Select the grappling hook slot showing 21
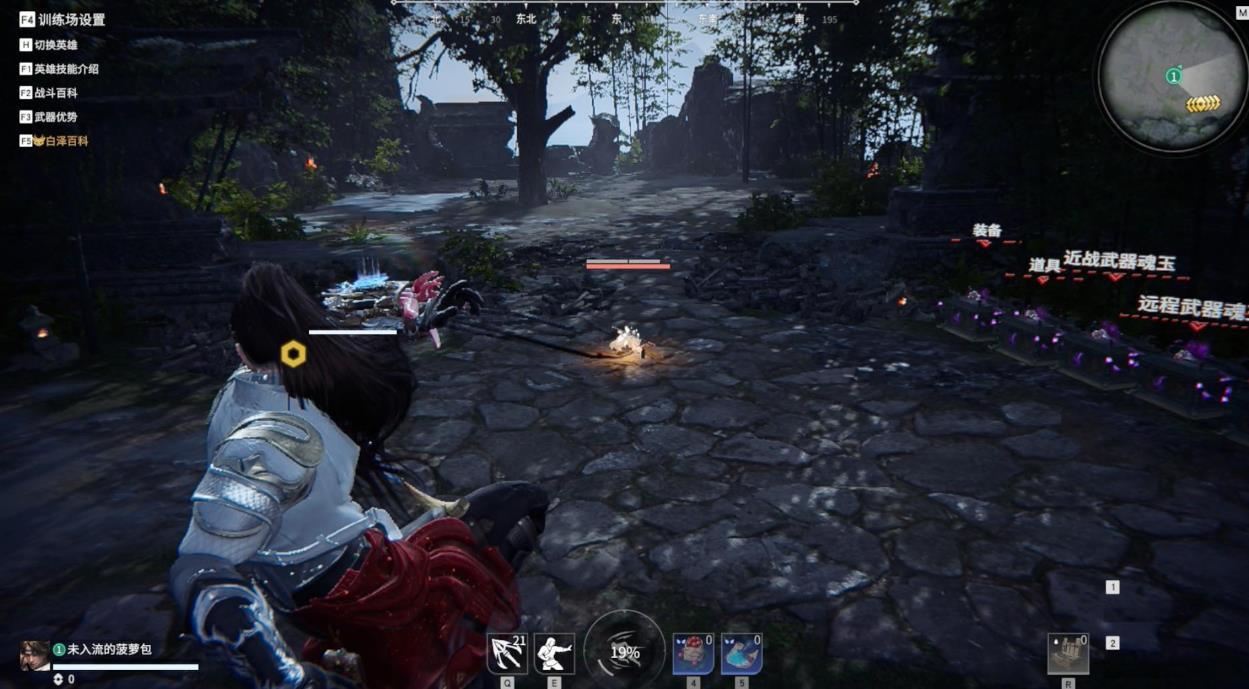 (507, 653)
